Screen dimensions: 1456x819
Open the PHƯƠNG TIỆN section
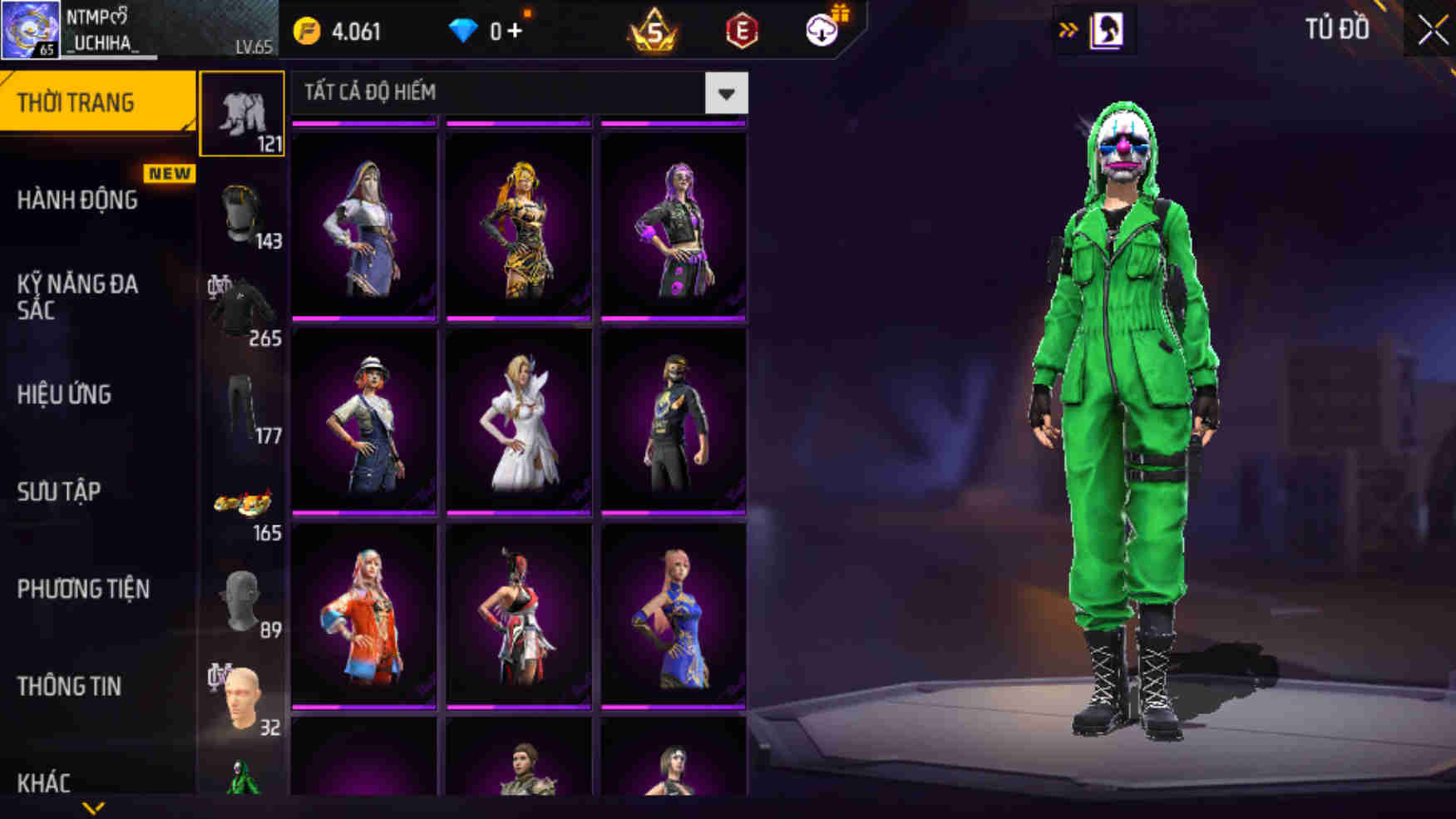pyautogui.click(x=83, y=590)
